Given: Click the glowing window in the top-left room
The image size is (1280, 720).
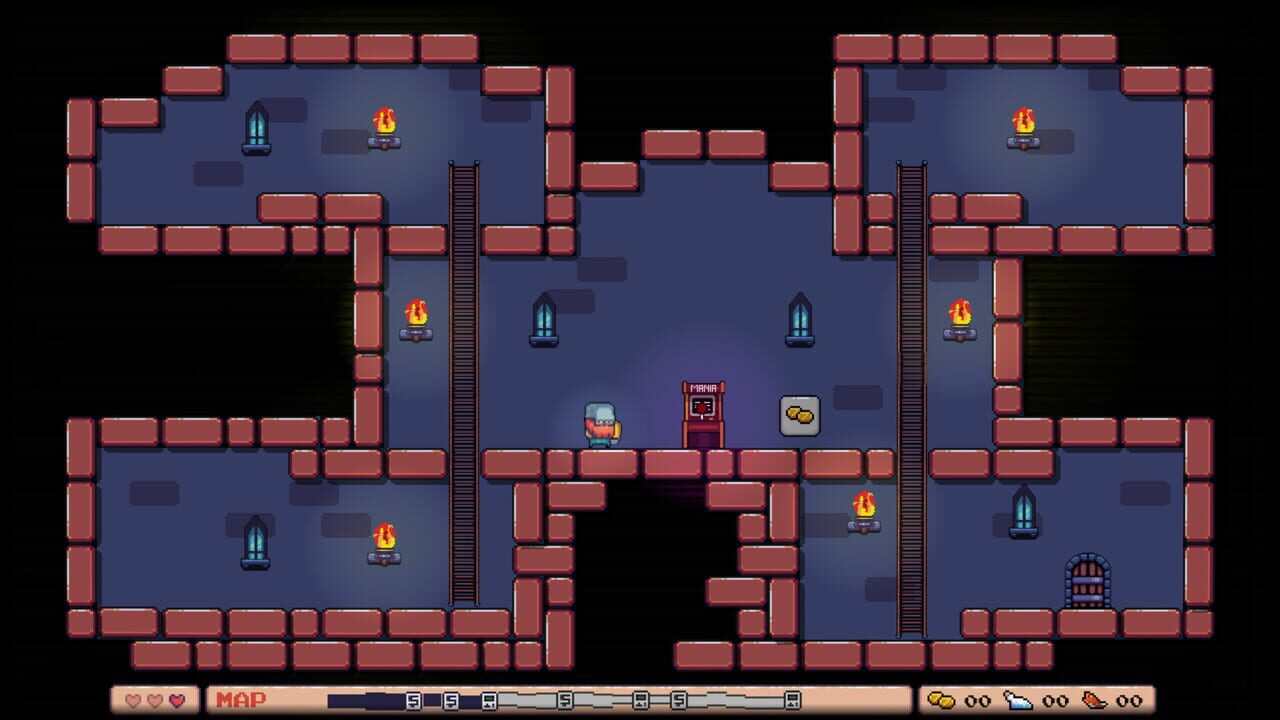Looking at the screenshot, I should [258, 131].
